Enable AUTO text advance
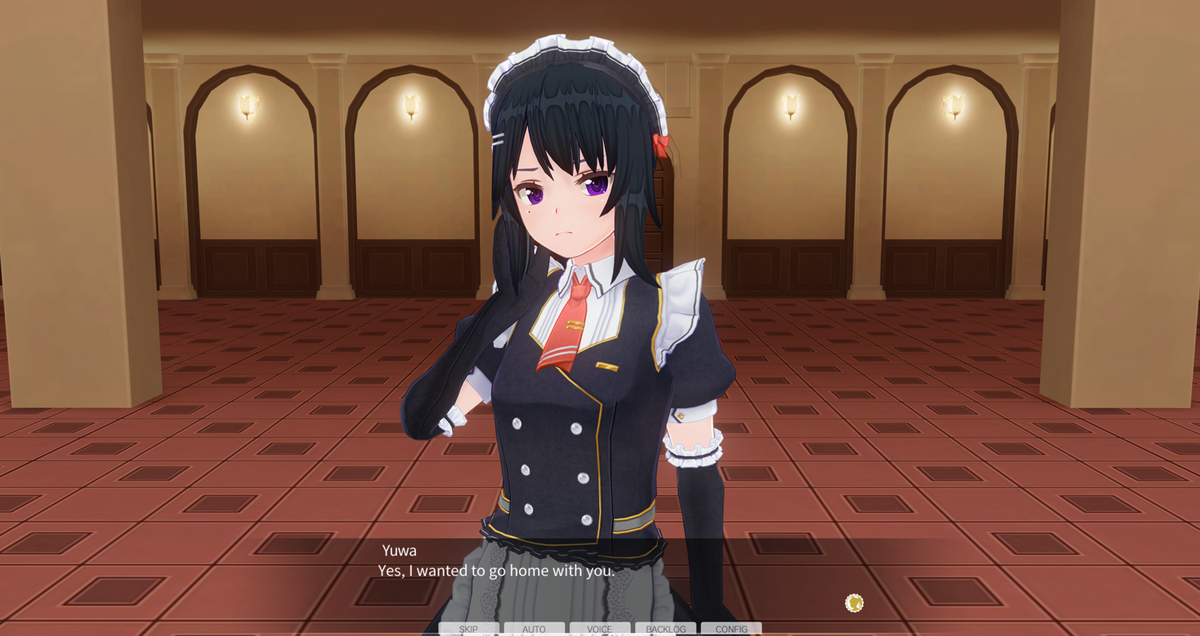Screen dimensions: 1200x636 click(x=534, y=629)
